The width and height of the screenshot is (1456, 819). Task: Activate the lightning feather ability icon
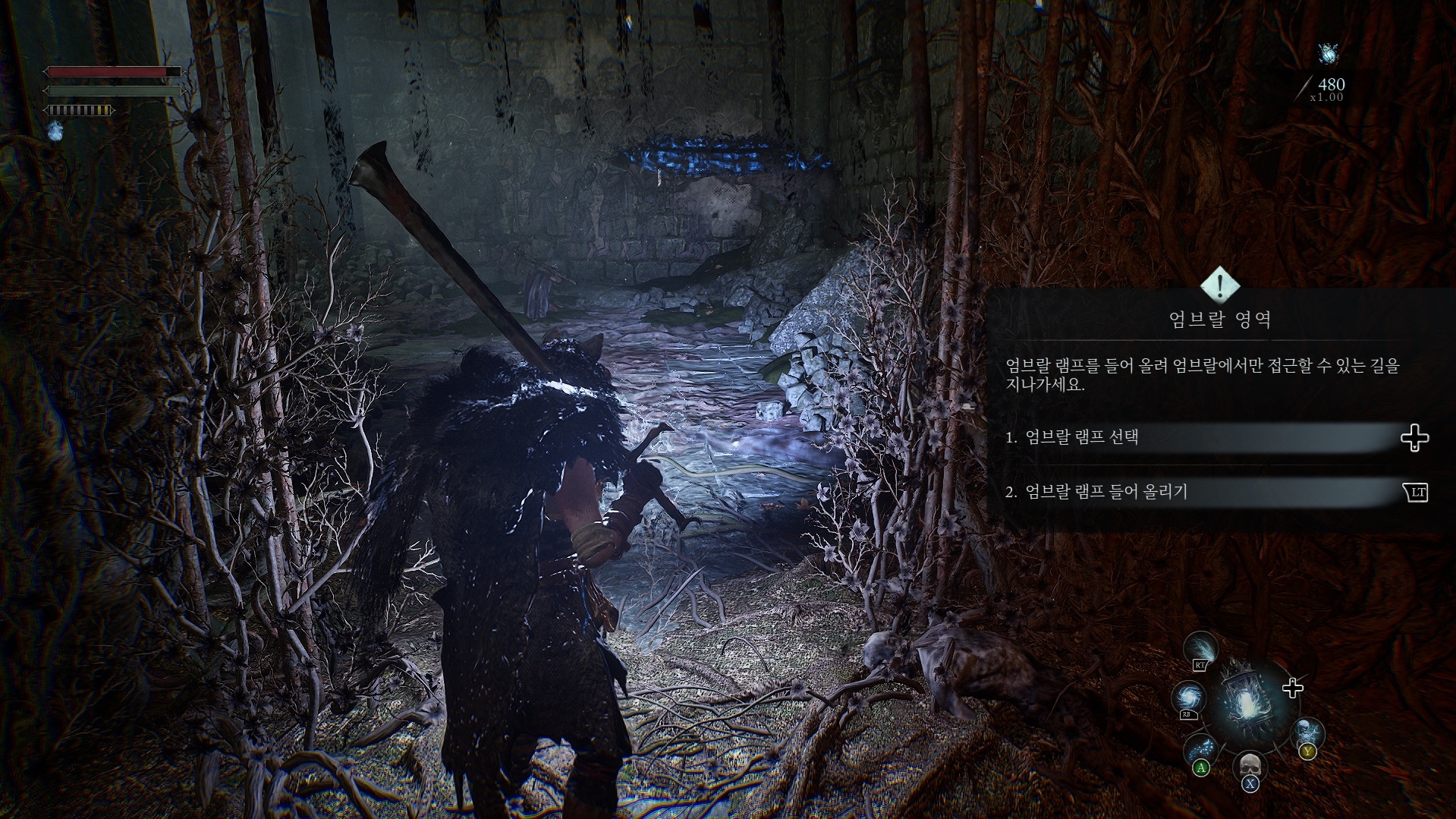point(1203,650)
